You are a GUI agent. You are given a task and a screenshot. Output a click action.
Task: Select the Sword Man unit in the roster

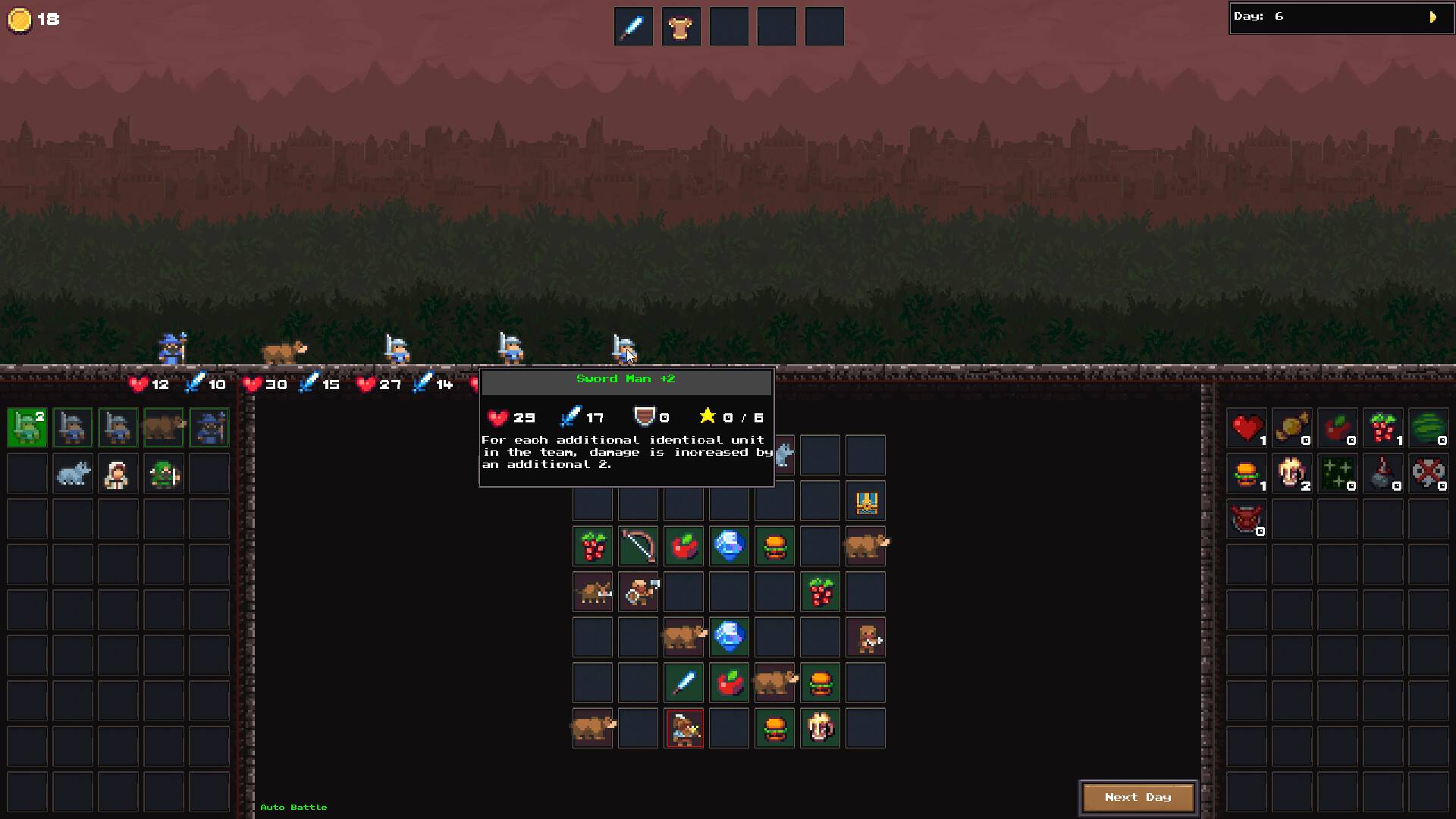tap(73, 428)
